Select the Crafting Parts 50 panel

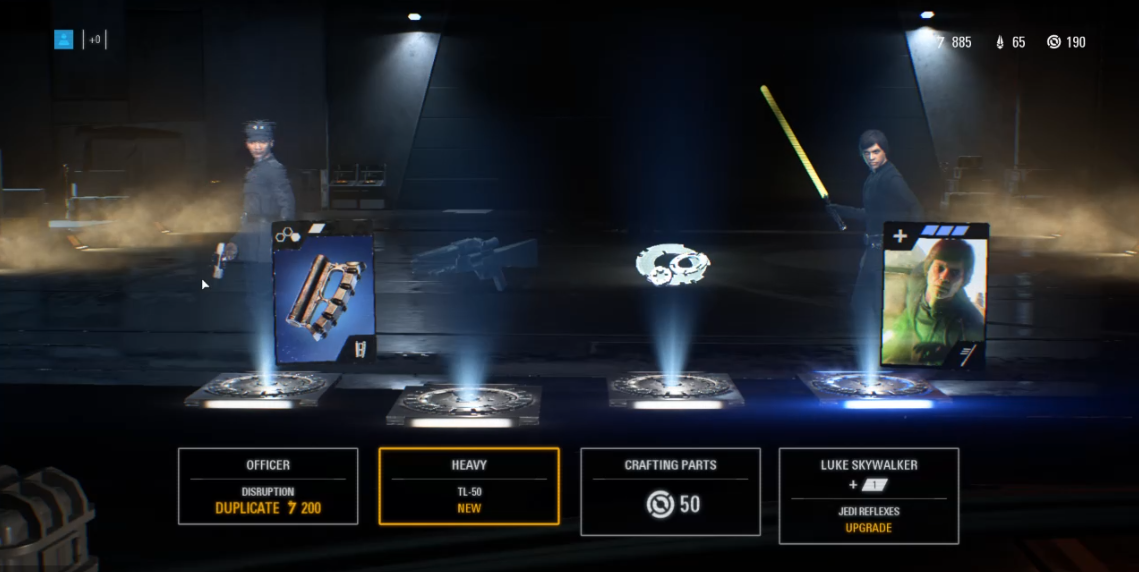coord(670,491)
